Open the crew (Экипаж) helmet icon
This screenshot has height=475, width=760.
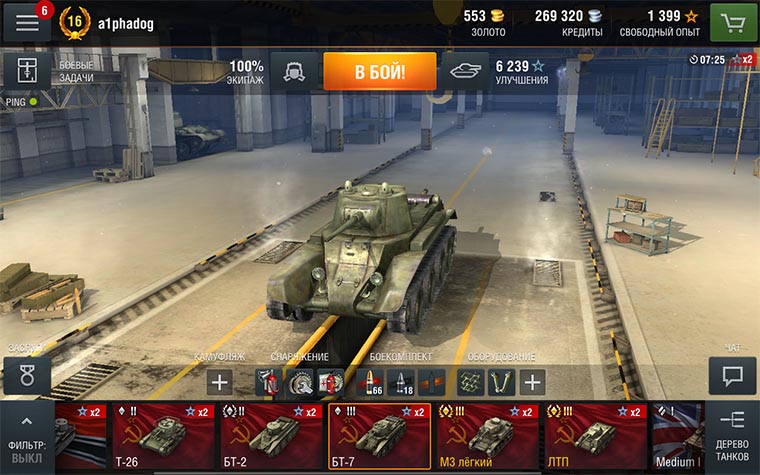coord(294,71)
